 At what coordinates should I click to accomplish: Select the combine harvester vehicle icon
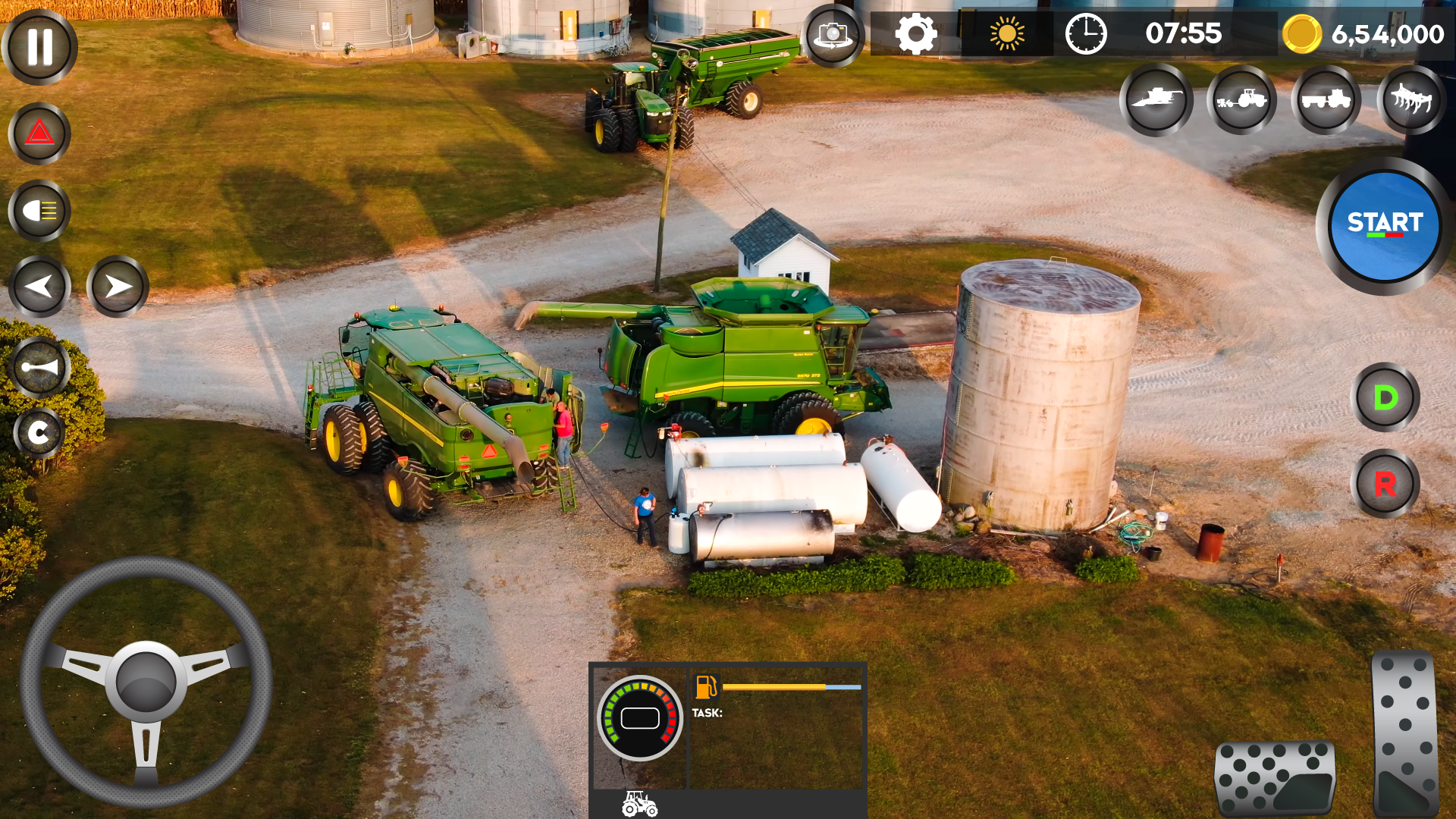point(1156,99)
